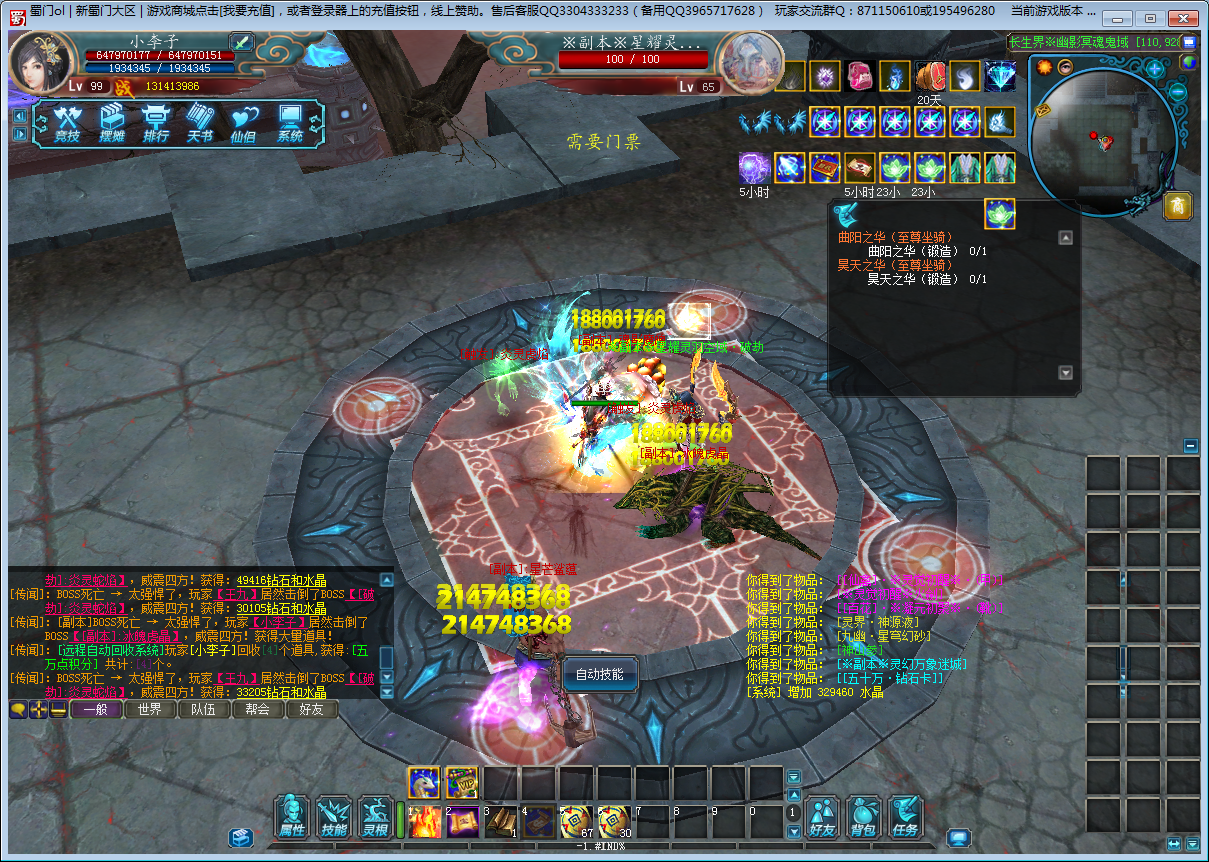Open the 属性 attributes panel
The width and height of the screenshot is (1209, 862).
point(292,817)
